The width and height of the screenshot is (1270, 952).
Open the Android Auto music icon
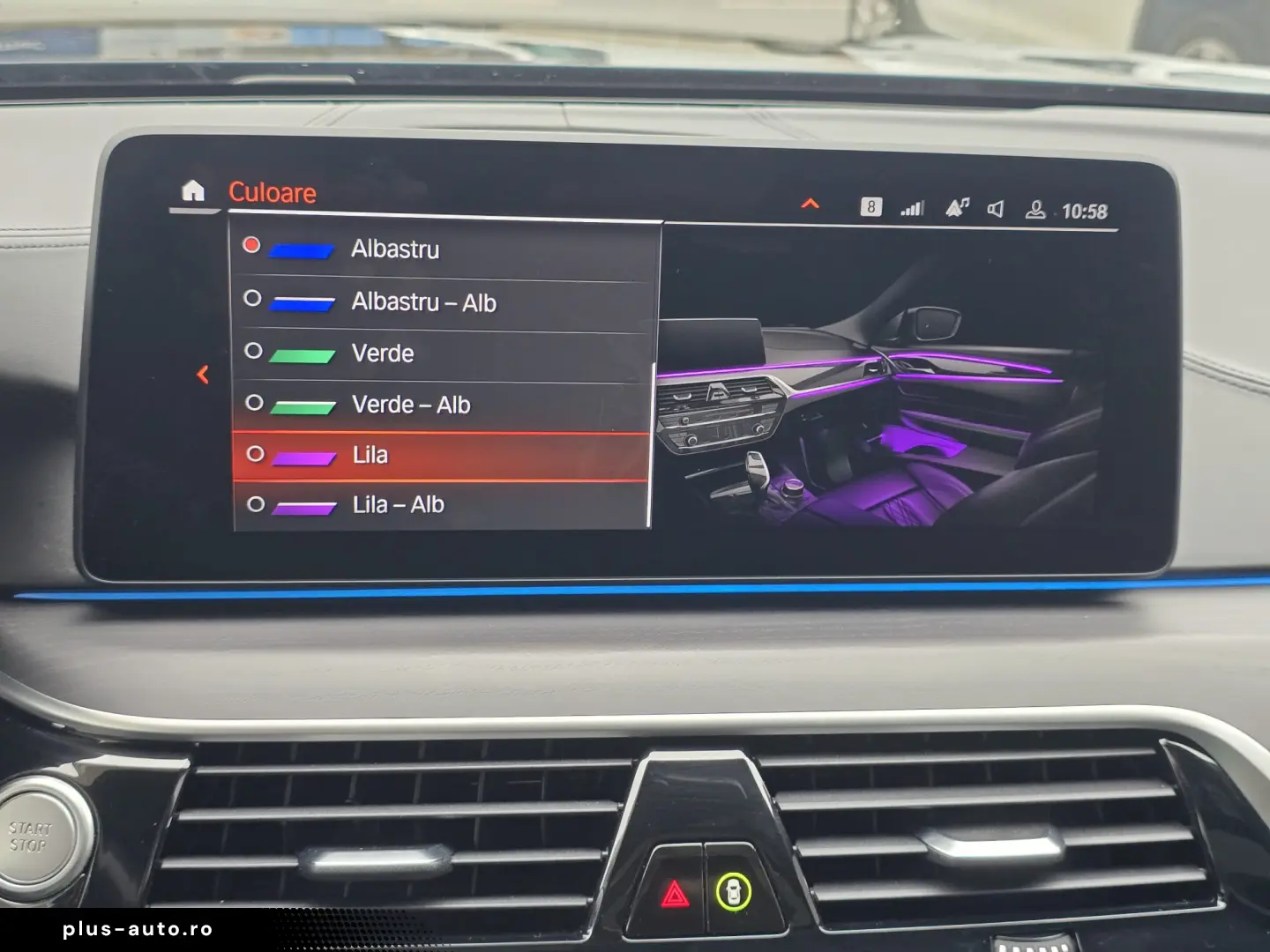[957, 208]
